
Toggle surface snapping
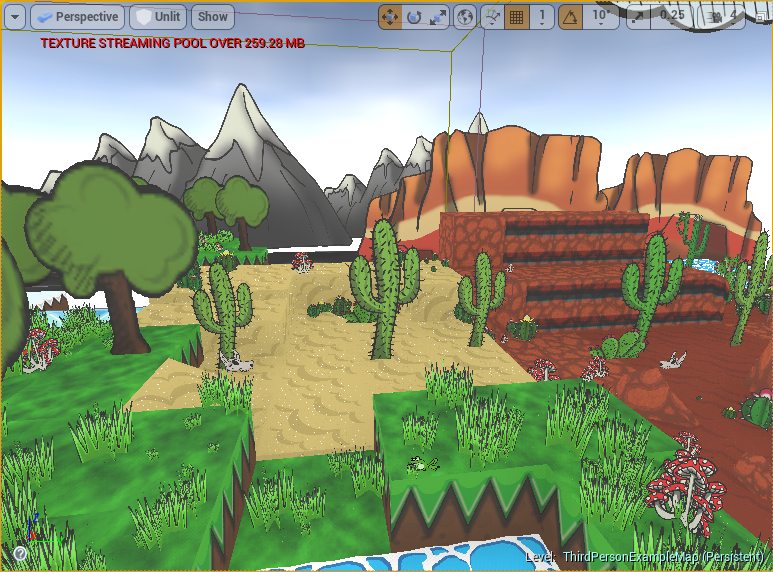coord(491,17)
